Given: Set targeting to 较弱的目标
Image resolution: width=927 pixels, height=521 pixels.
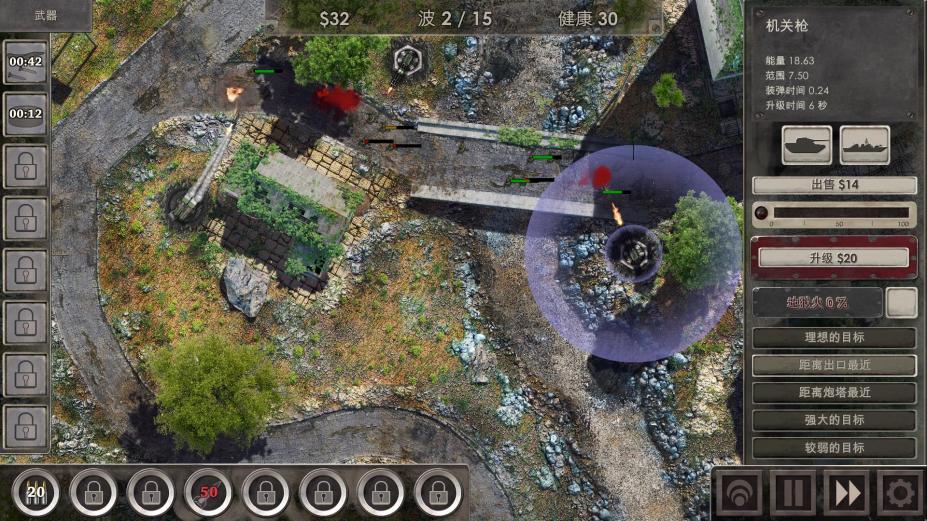Looking at the screenshot, I should (834, 447).
